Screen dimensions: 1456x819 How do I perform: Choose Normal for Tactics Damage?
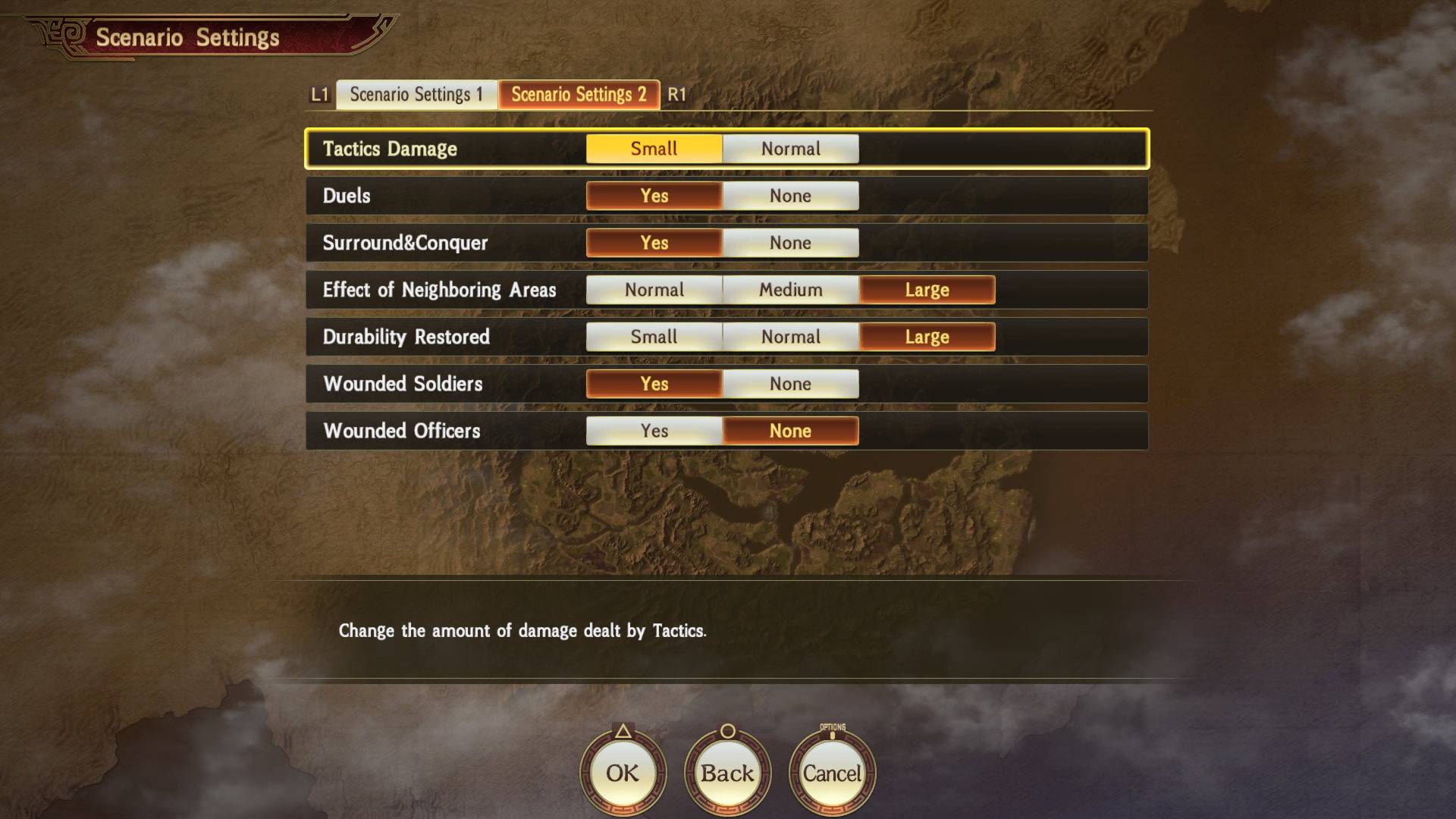coord(790,149)
